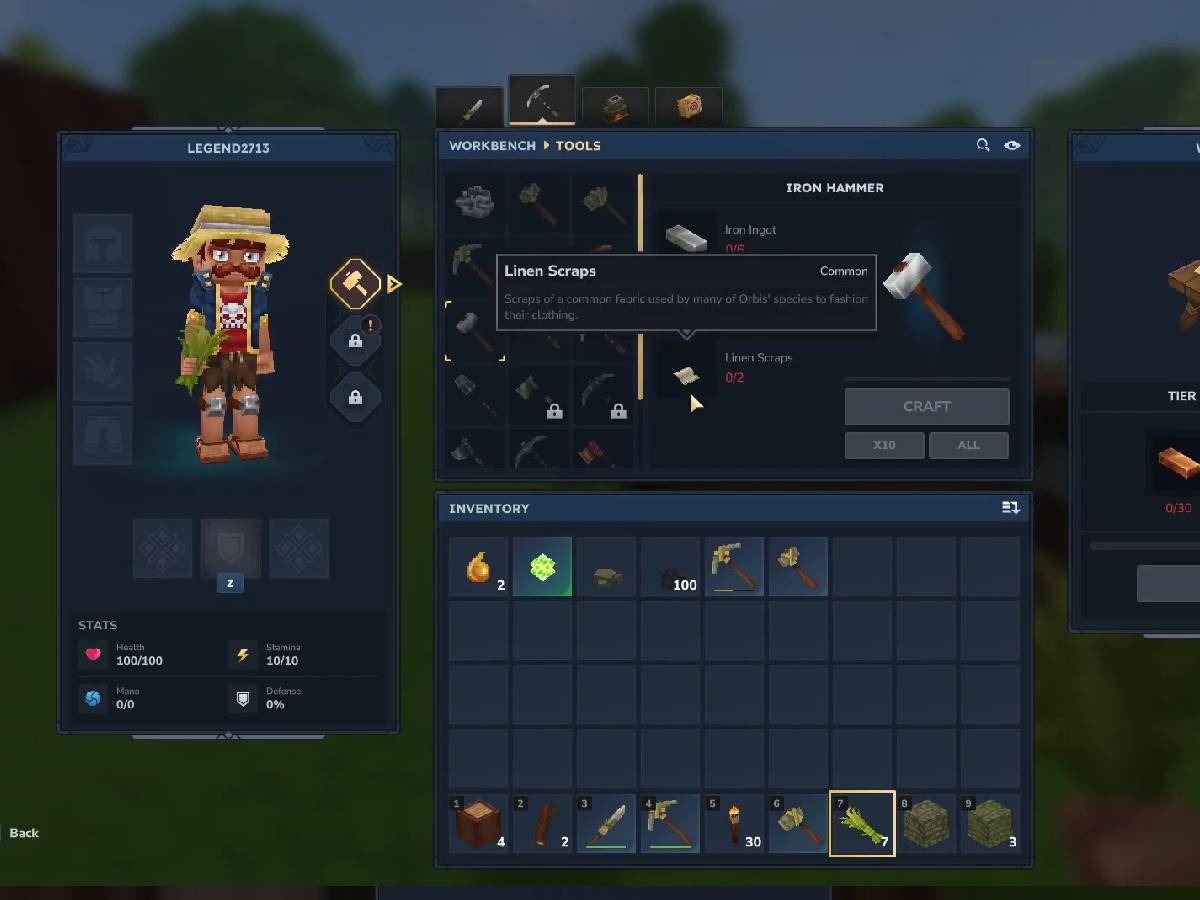Toggle the eye visibility filter
Screen dimensions: 1200x900
click(1012, 146)
